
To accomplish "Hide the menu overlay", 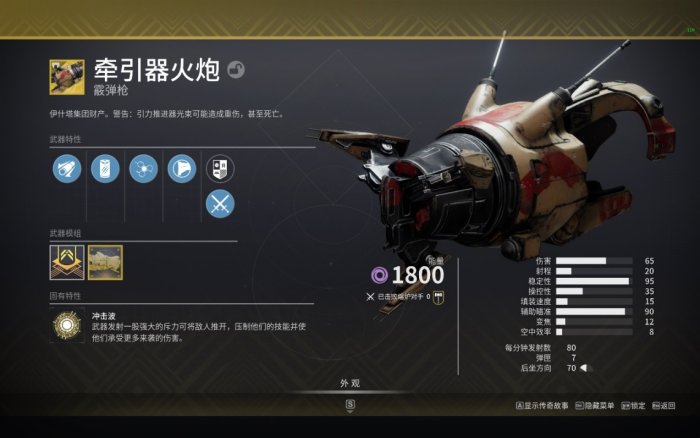I will tap(595, 406).
